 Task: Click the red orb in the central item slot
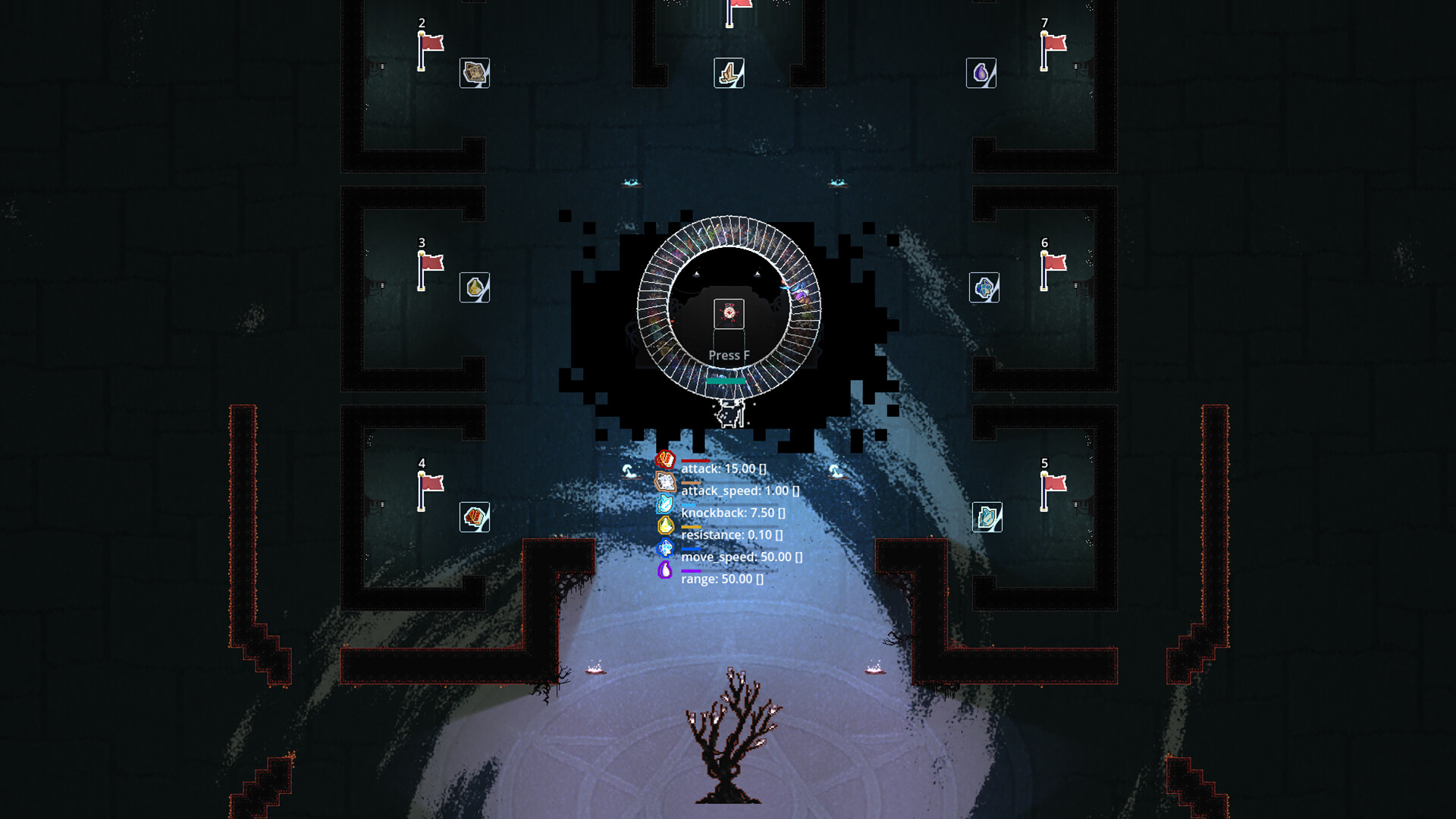[727, 313]
